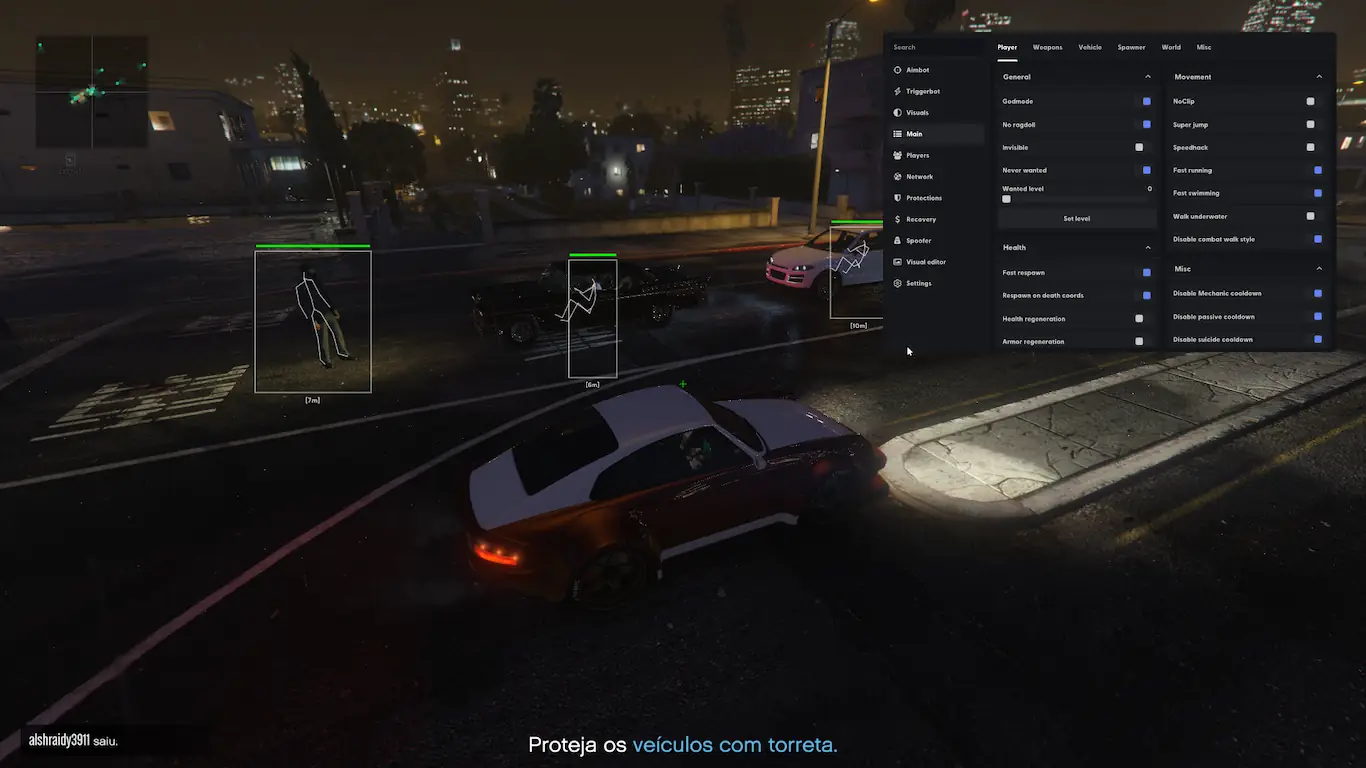
Task: Show the World tab
Action: (1171, 48)
